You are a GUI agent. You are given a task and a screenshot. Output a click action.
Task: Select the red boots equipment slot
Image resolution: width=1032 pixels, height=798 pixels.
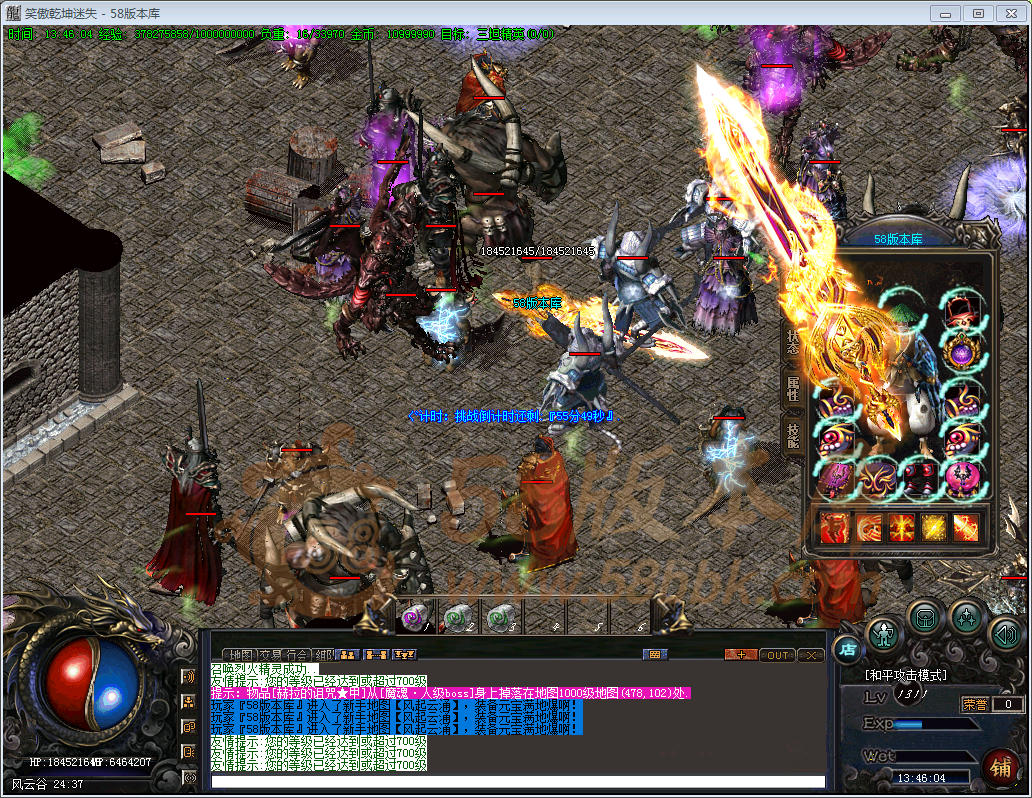919,478
